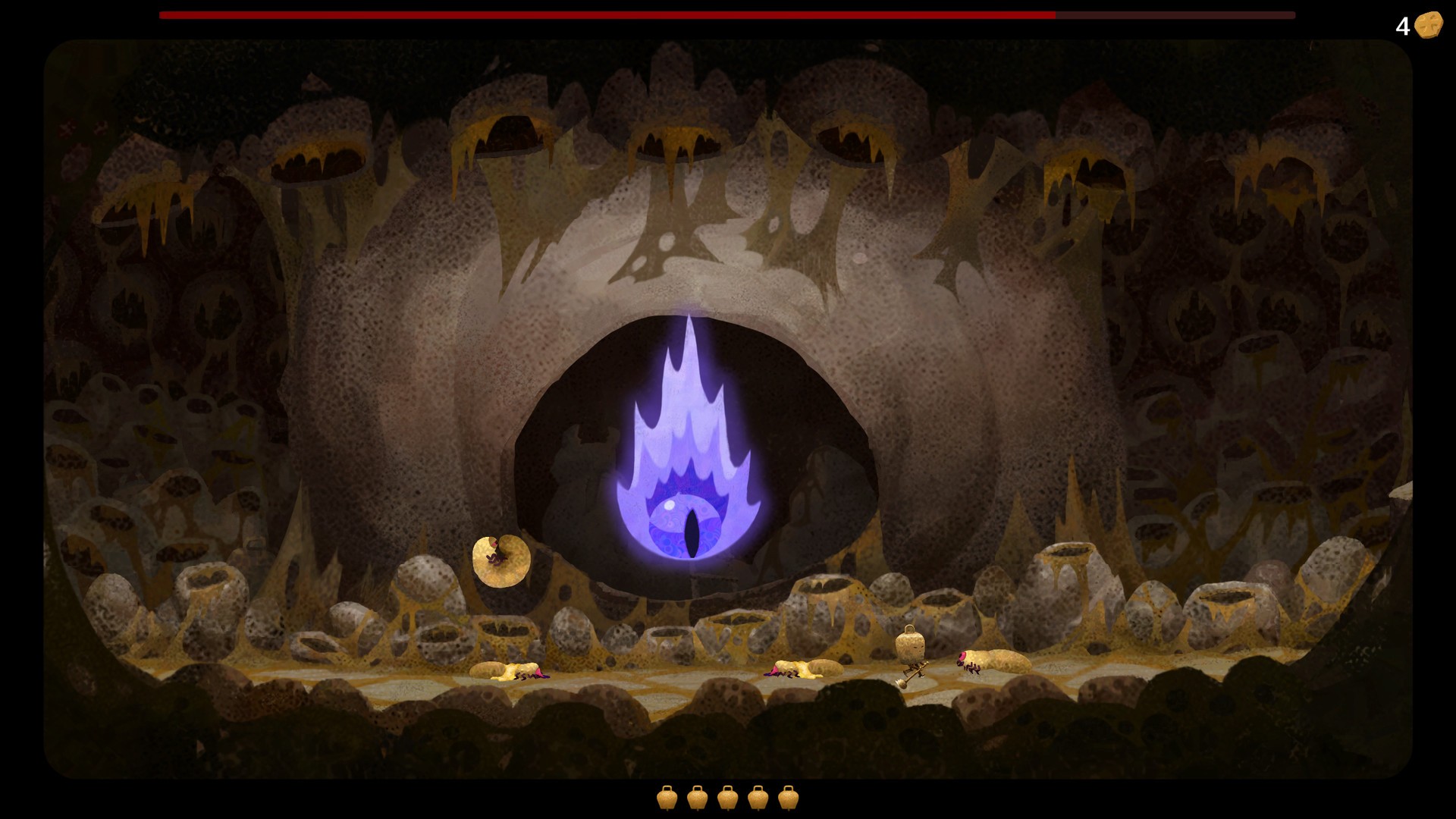Click the gold nugget currency icon

1427,25
